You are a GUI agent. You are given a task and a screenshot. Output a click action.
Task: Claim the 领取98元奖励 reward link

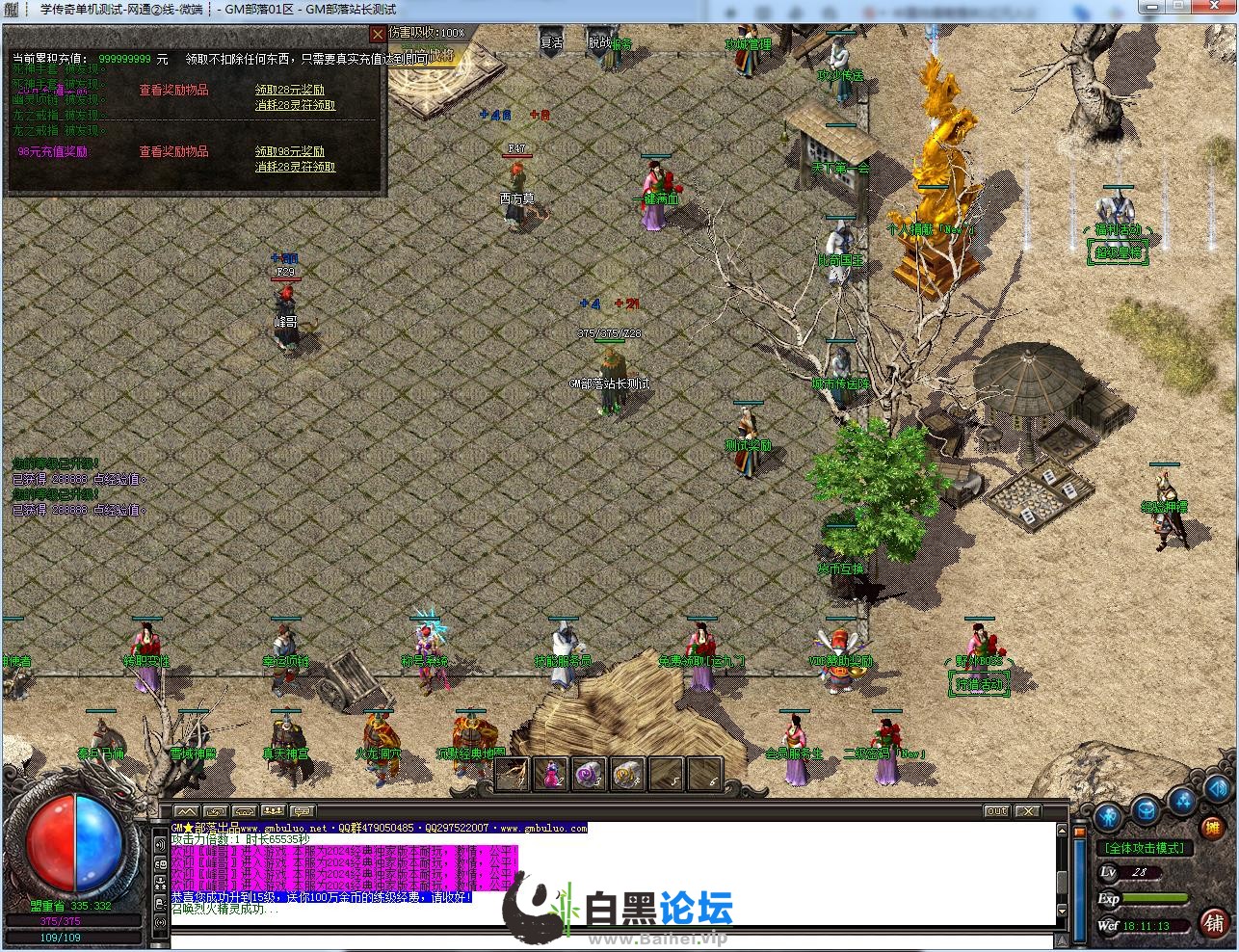click(289, 152)
